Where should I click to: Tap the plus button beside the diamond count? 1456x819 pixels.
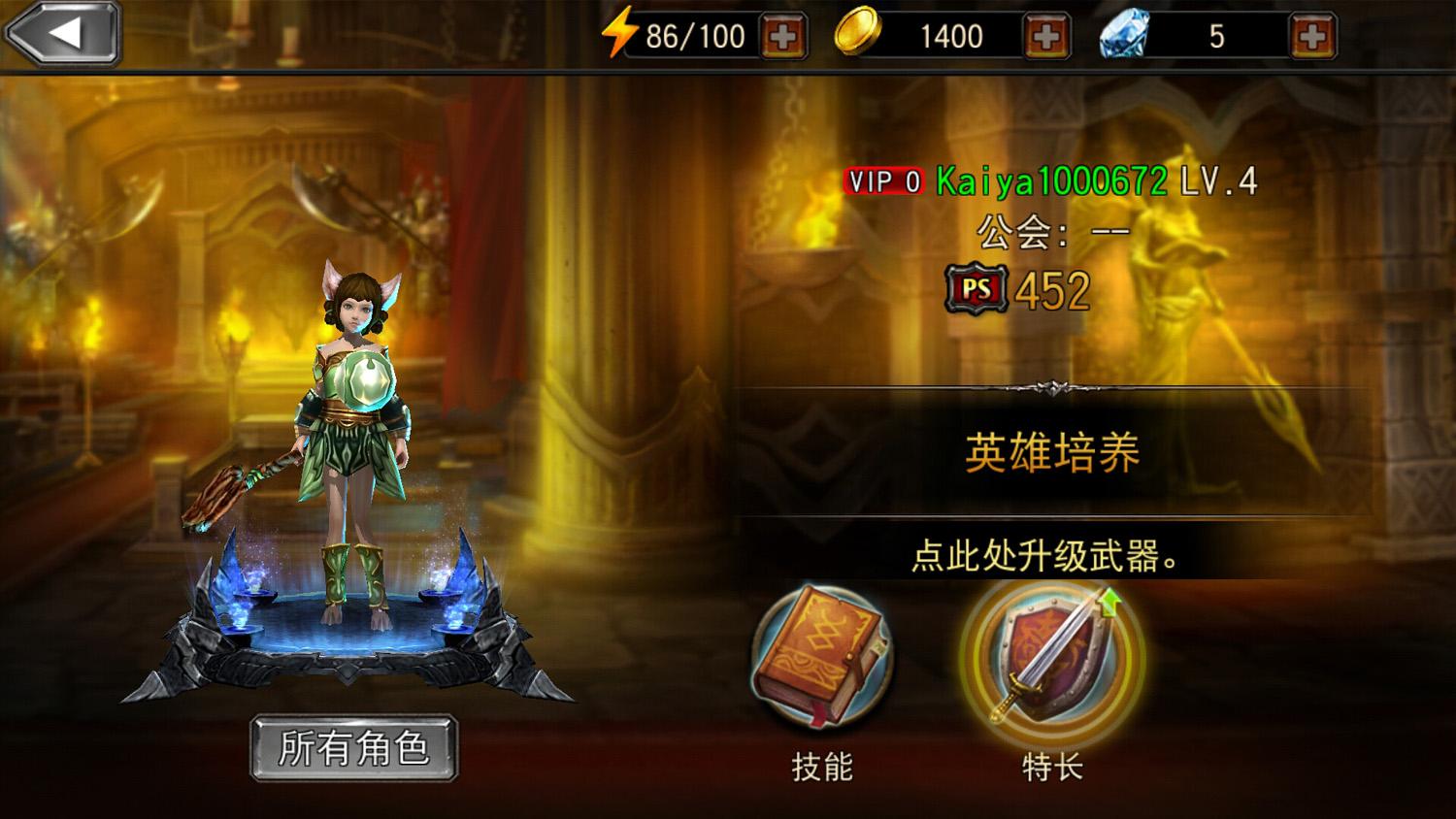pos(1313,36)
